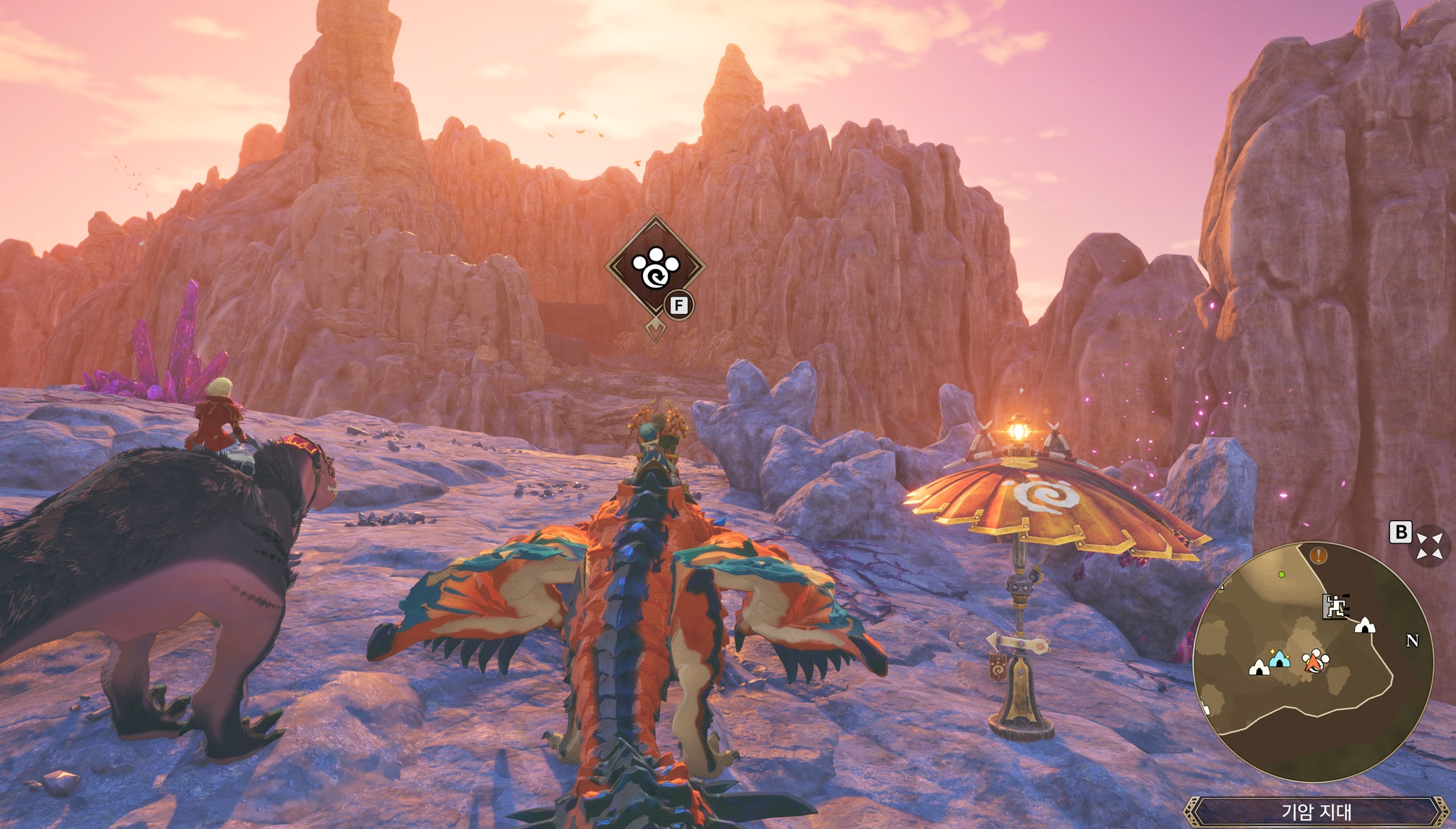
Task: Open the circular minimap
Action: click(1313, 662)
